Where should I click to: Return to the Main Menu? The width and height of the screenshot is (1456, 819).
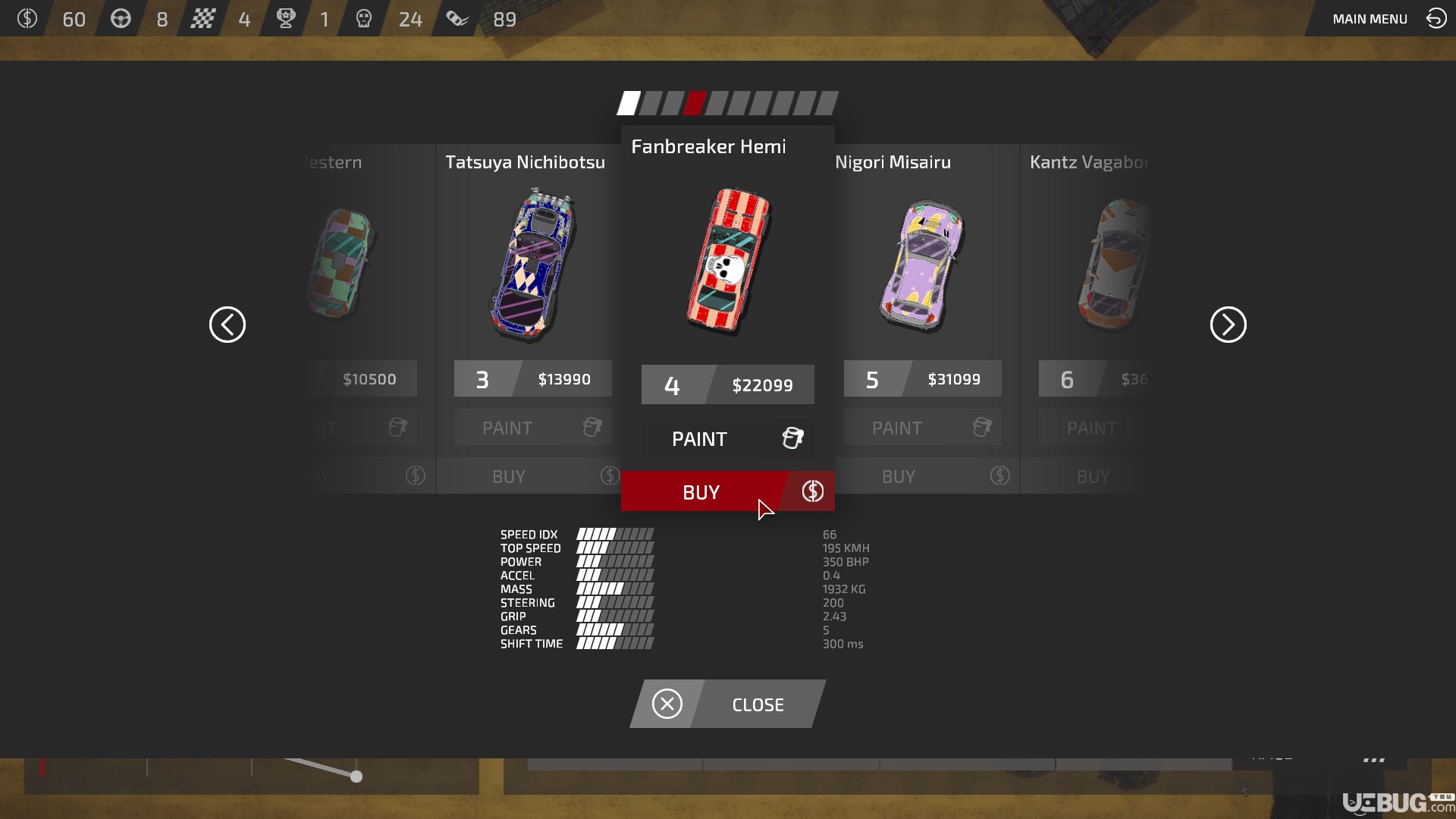pos(1388,19)
